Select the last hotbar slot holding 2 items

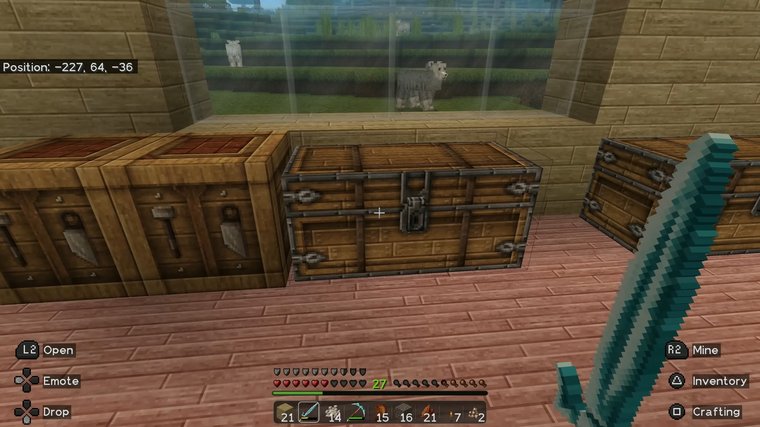477,412
